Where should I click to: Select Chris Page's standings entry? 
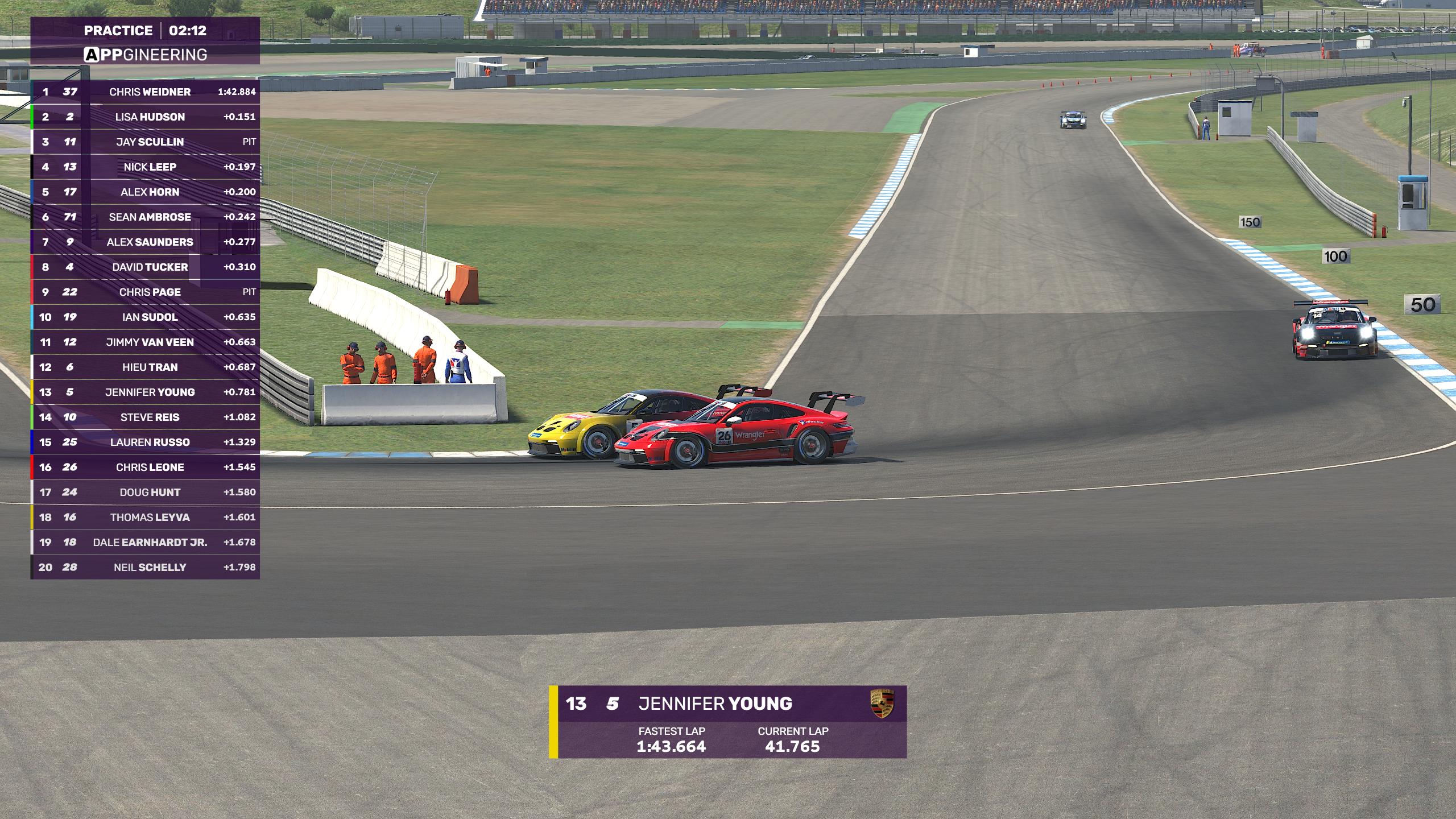pyautogui.click(x=150, y=292)
